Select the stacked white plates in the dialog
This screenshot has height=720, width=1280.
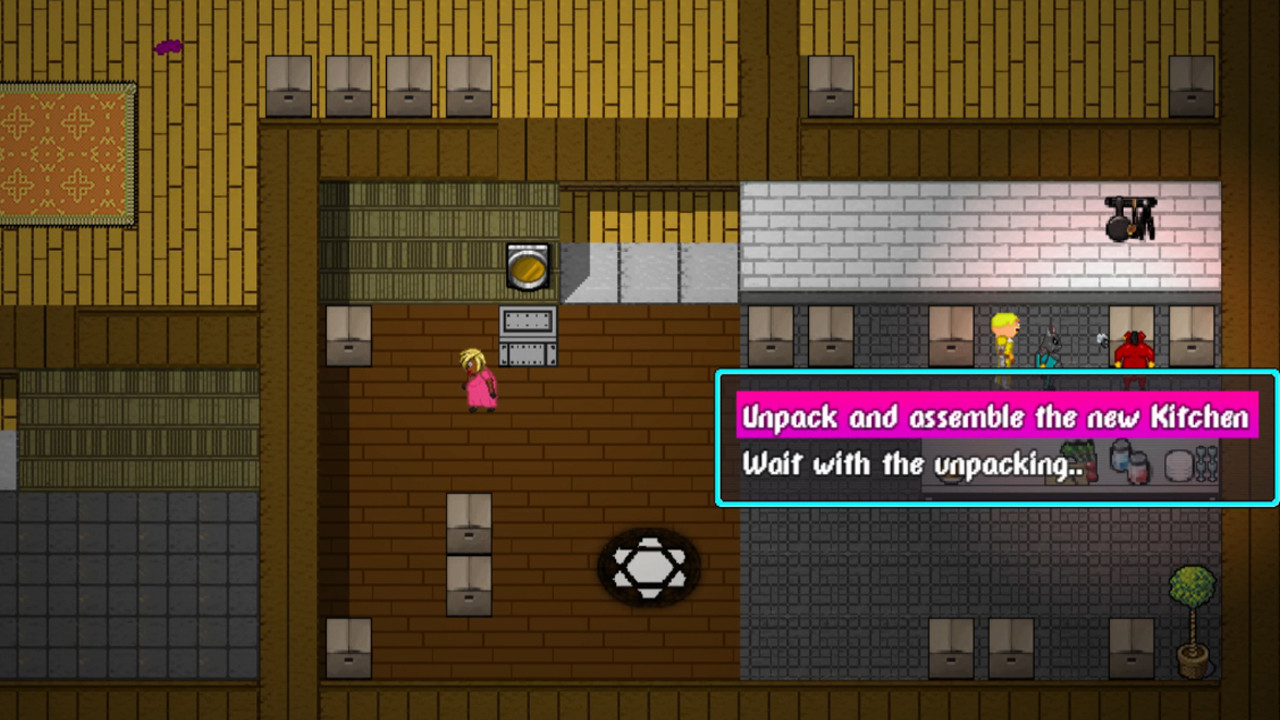coord(1180,463)
